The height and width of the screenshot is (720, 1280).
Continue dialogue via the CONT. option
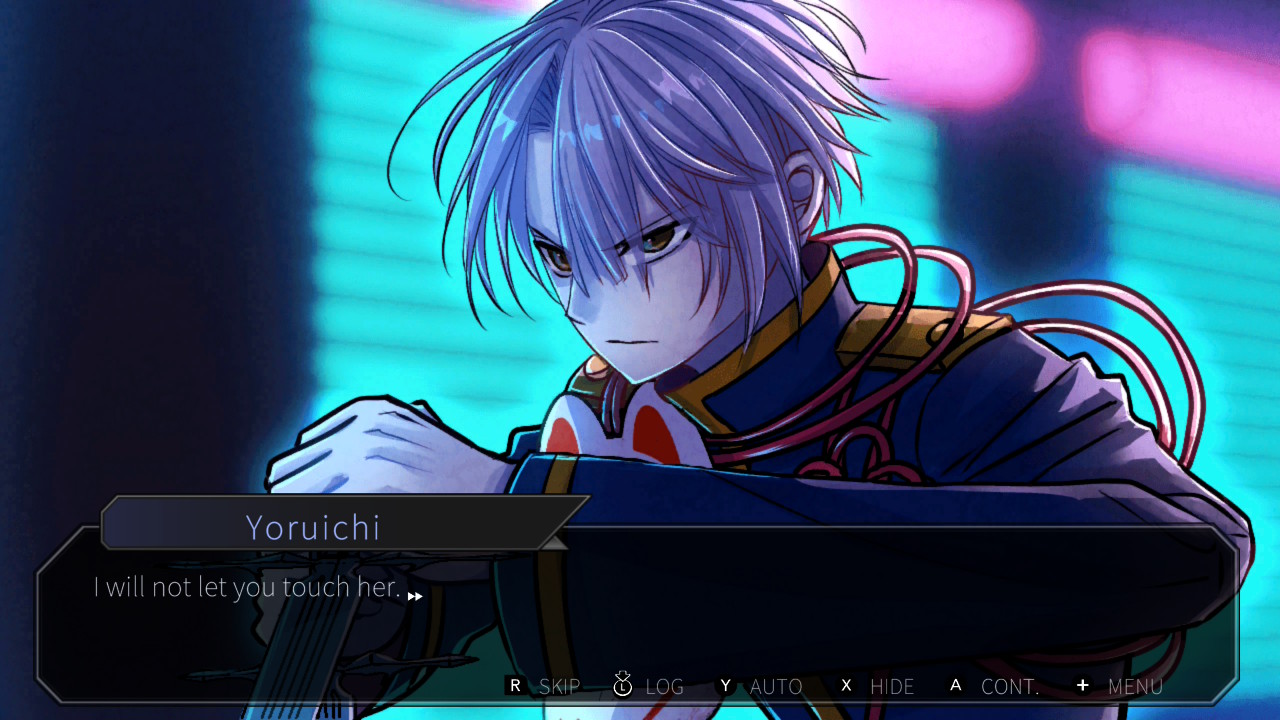click(994, 686)
